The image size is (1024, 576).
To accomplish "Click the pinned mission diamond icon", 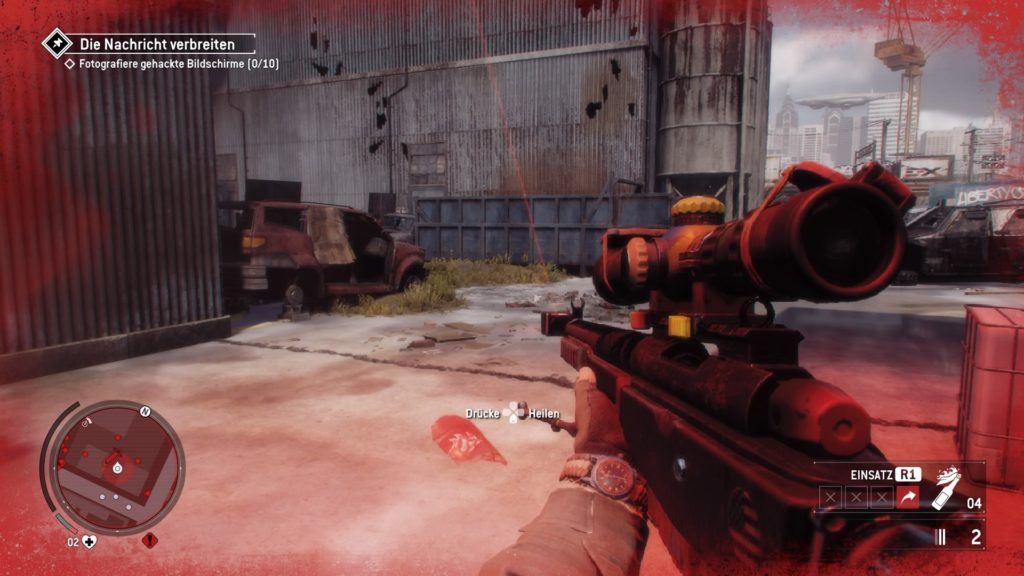I will point(55,43).
